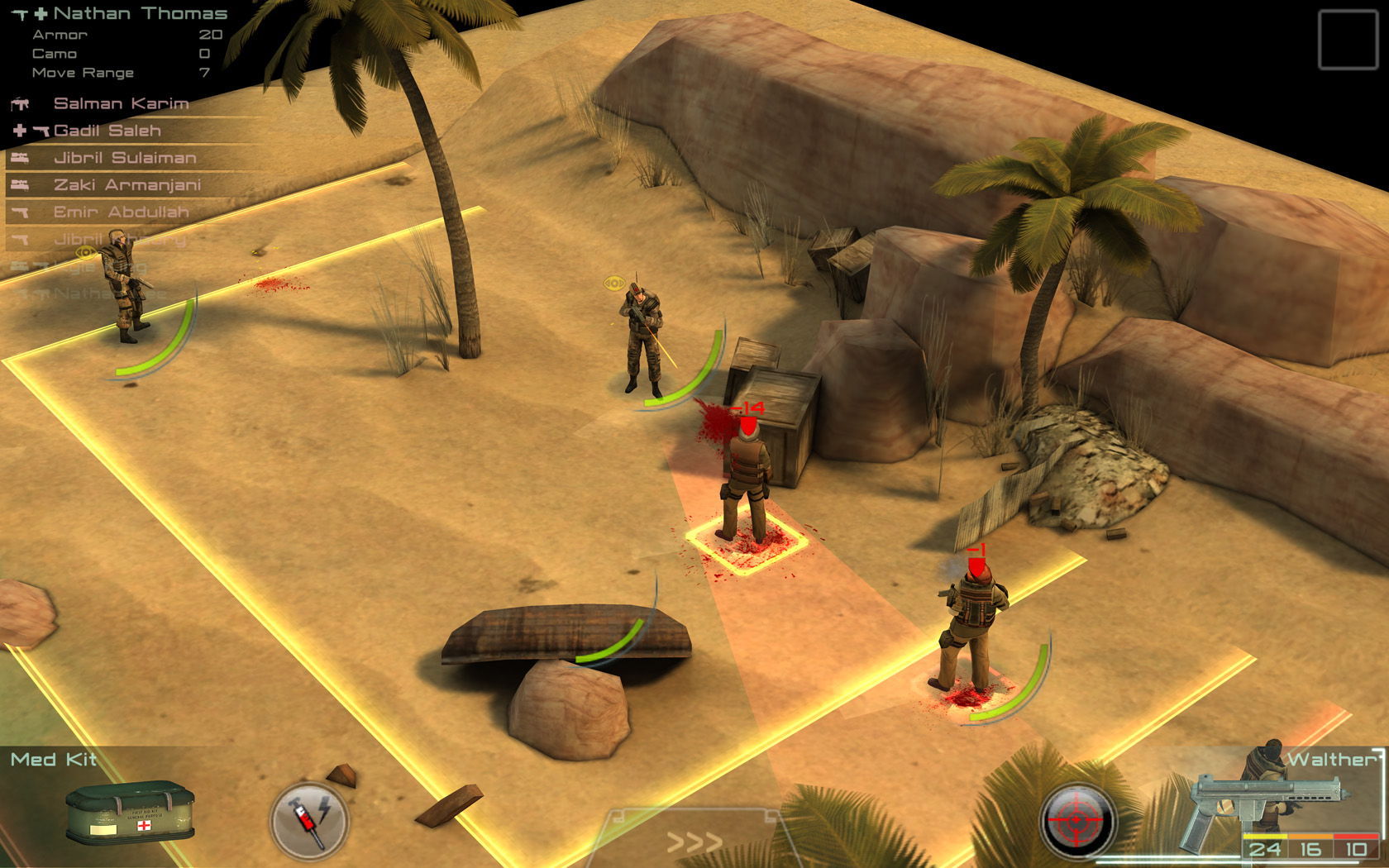Select Emir Abdullah's roster entry
Image resolution: width=1389 pixels, height=868 pixels.
[121, 212]
